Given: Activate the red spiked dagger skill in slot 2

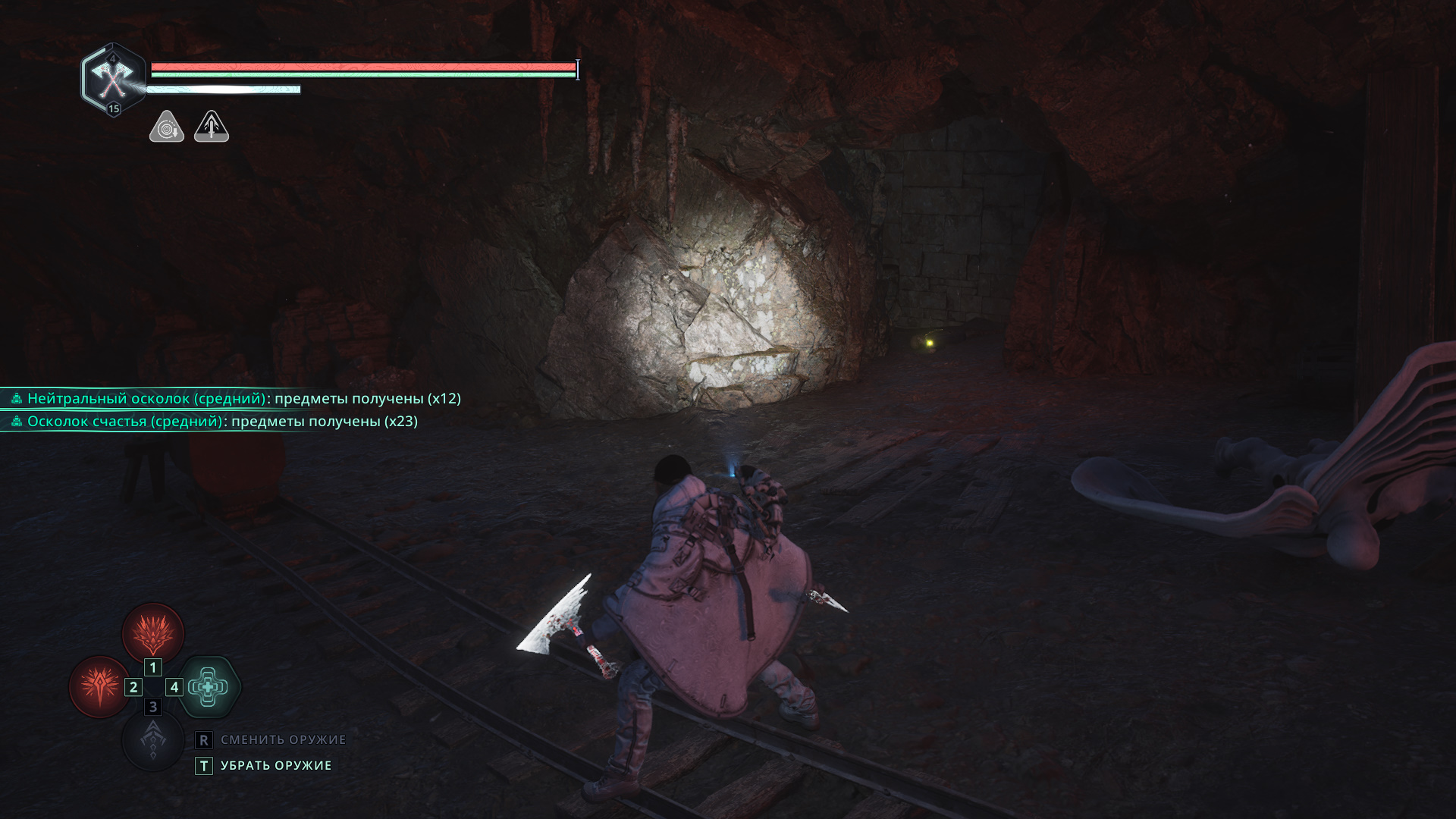Looking at the screenshot, I should click(99, 687).
